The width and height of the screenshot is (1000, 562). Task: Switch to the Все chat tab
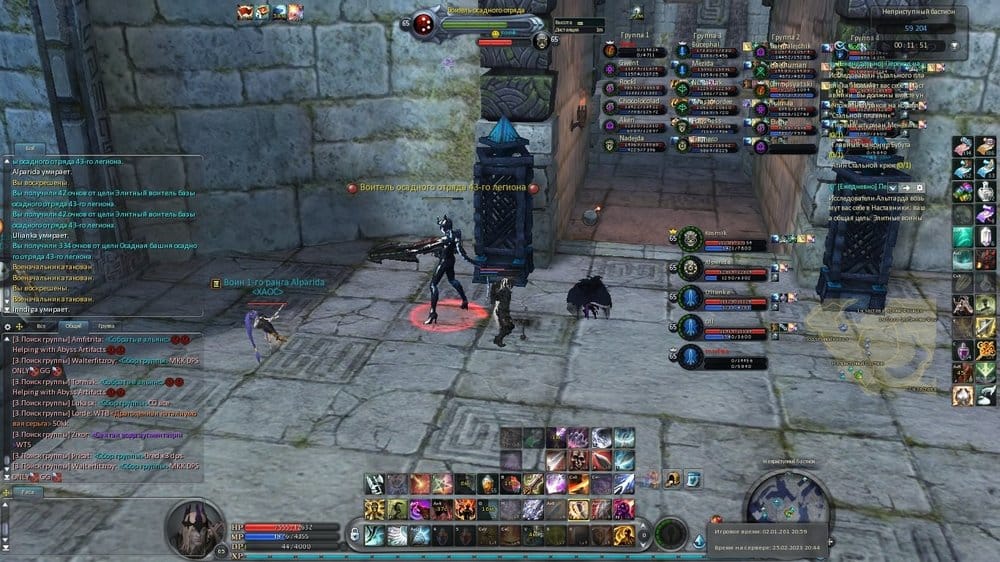pos(40,326)
